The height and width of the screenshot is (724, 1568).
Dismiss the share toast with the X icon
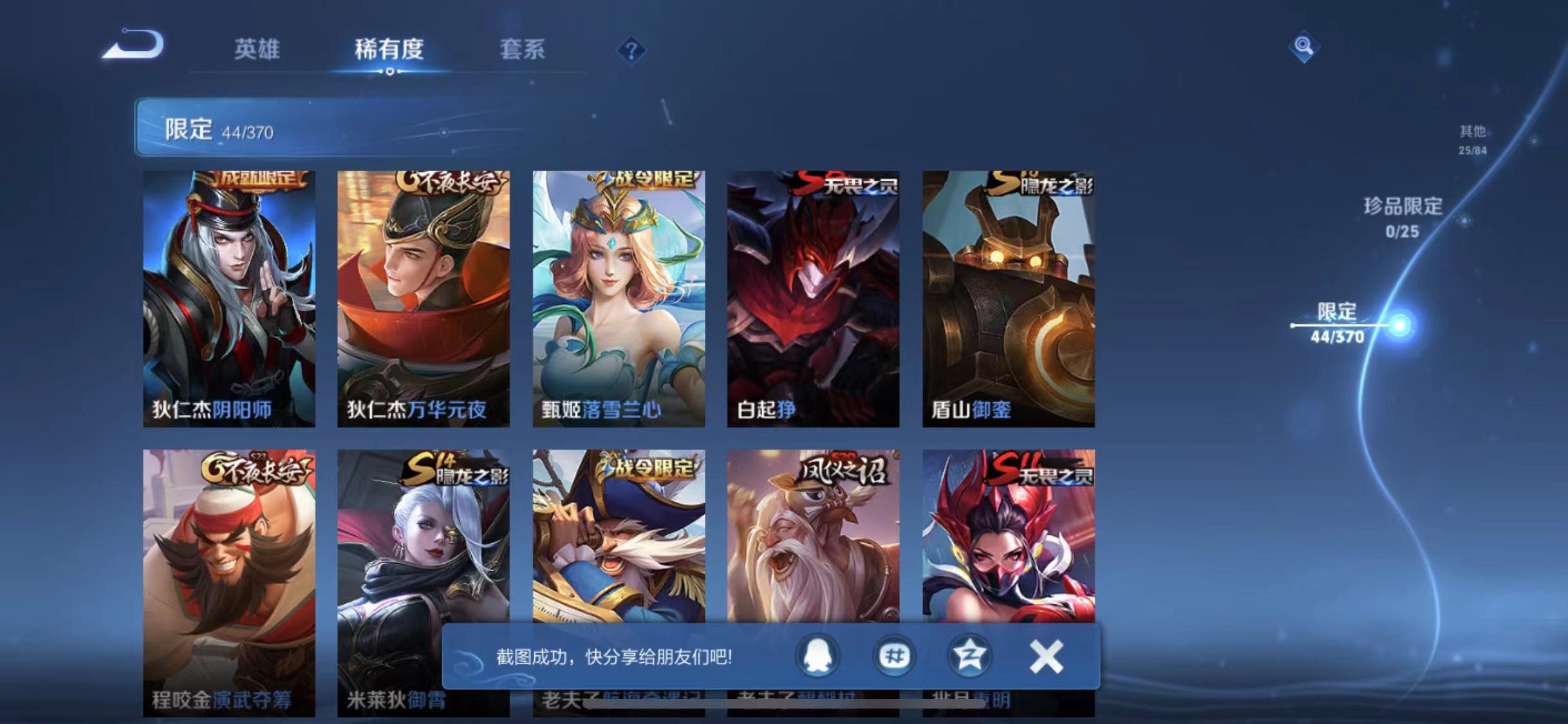[1046, 656]
